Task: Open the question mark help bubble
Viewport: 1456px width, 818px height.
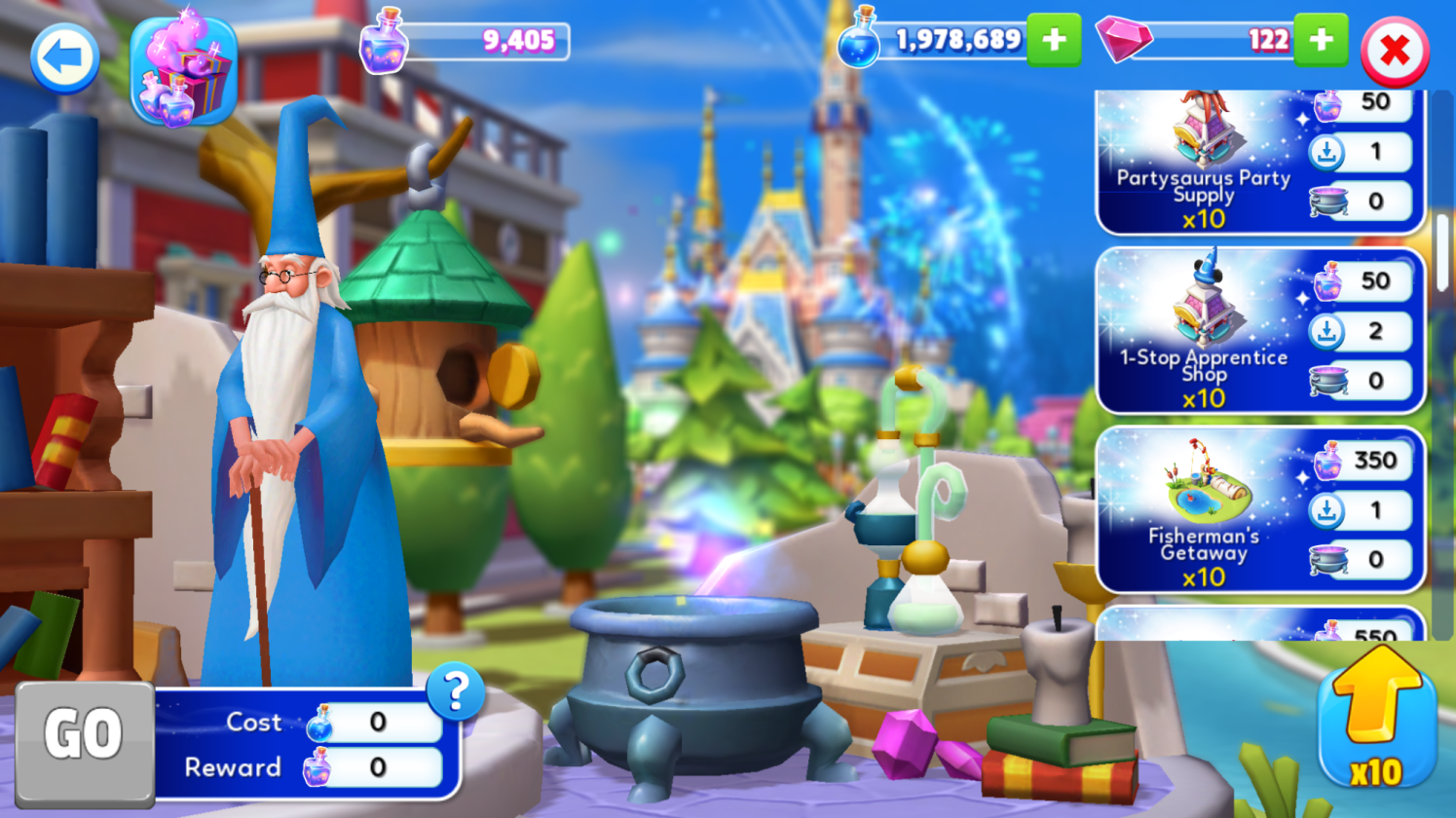Action: pos(455,691)
